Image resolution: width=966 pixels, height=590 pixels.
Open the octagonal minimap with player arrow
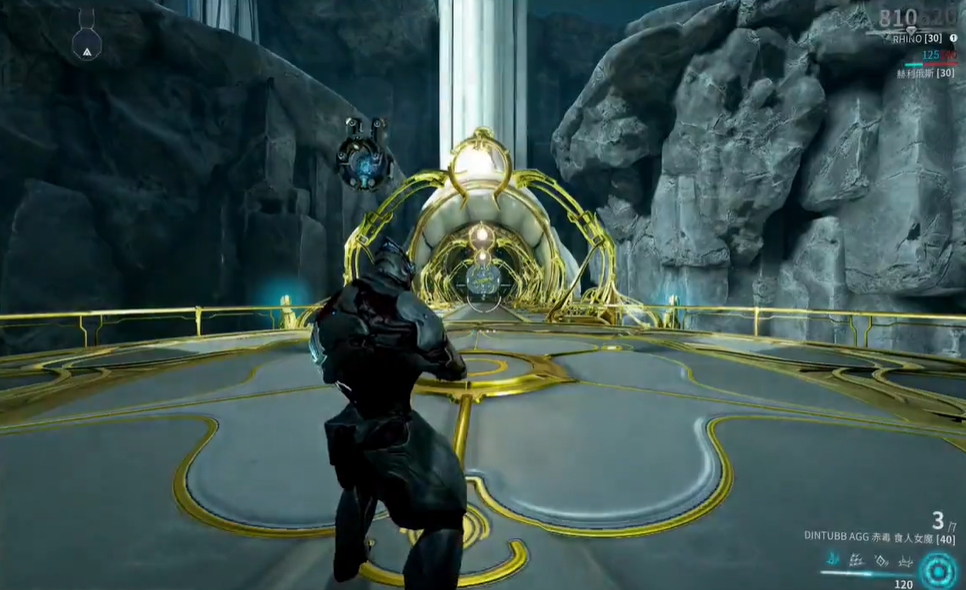[86, 41]
